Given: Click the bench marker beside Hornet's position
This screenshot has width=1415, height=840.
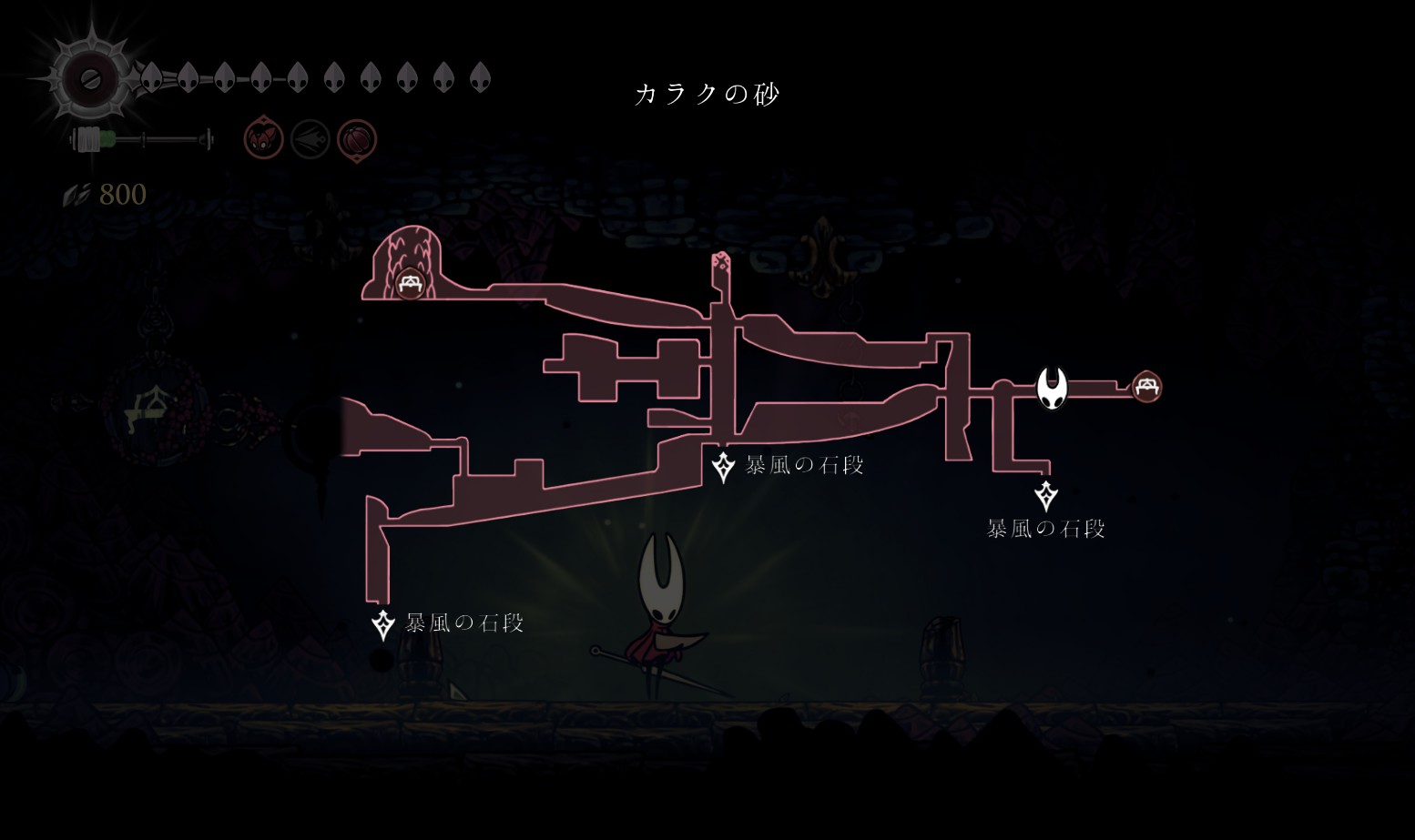Looking at the screenshot, I should click(x=1146, y=387).
